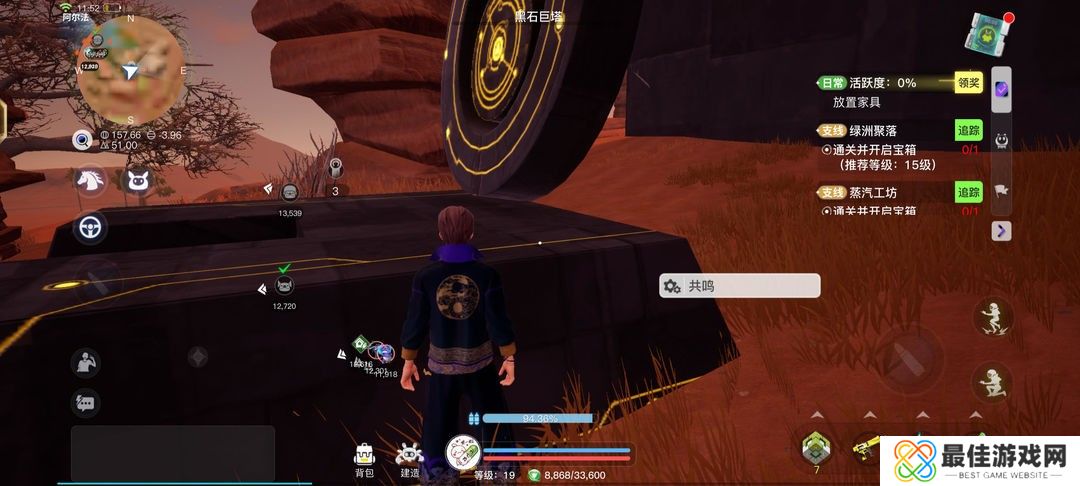The height and width of the screenshot is (486, 1080).
Task: Summon the horse mount
Action: coord(90,181)
